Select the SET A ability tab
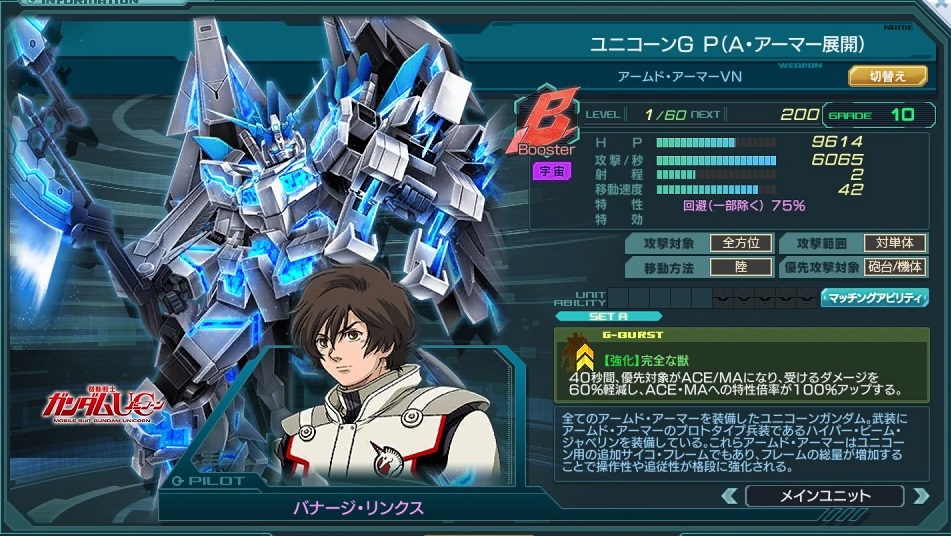 [608, 317]
